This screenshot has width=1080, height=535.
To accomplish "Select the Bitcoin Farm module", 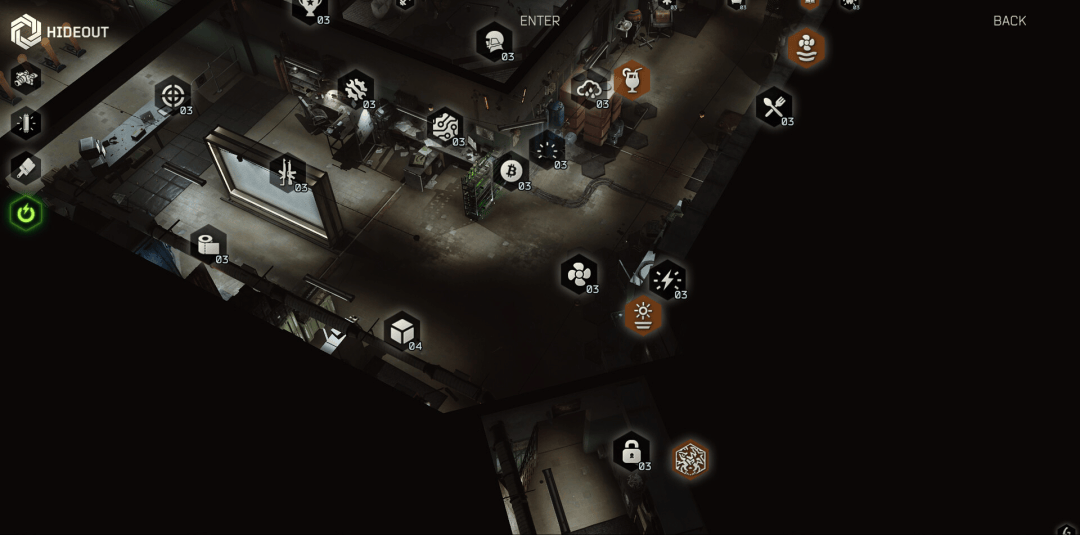I will pyautogui.click(x=511, y=171).
